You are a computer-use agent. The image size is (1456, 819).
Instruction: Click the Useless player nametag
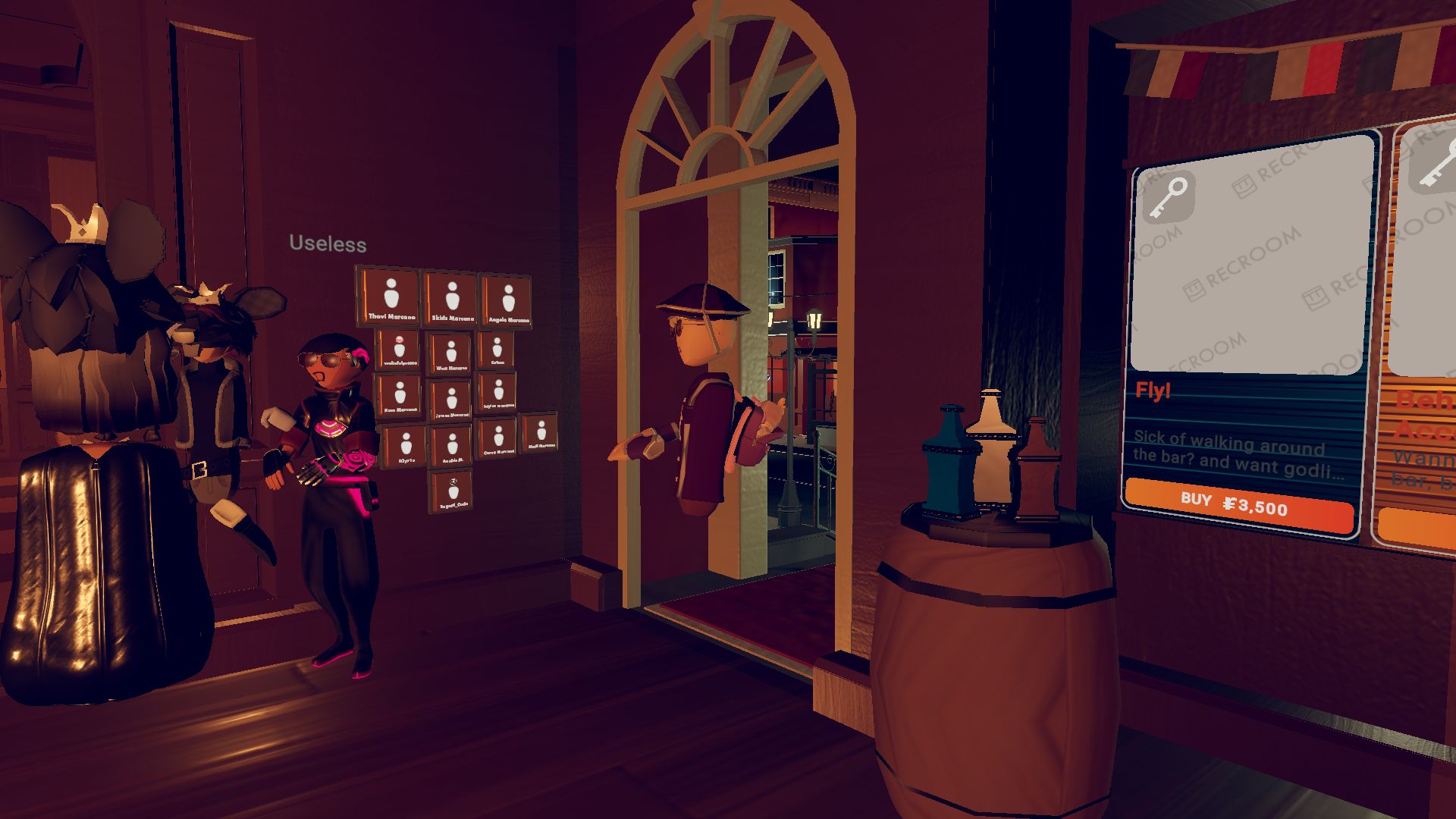327,244
